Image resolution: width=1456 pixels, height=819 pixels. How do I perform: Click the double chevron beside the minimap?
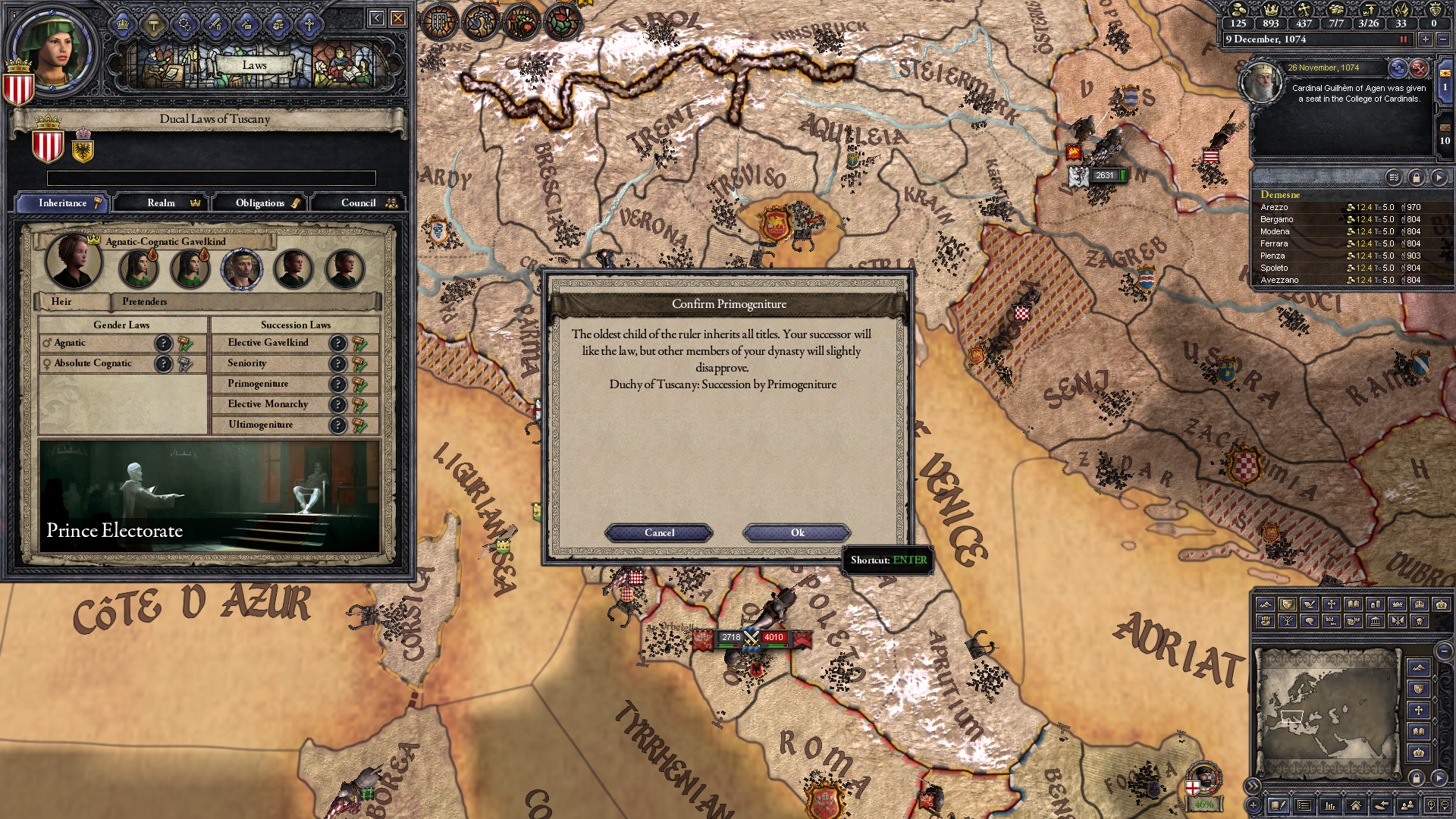click(1253, 786)
